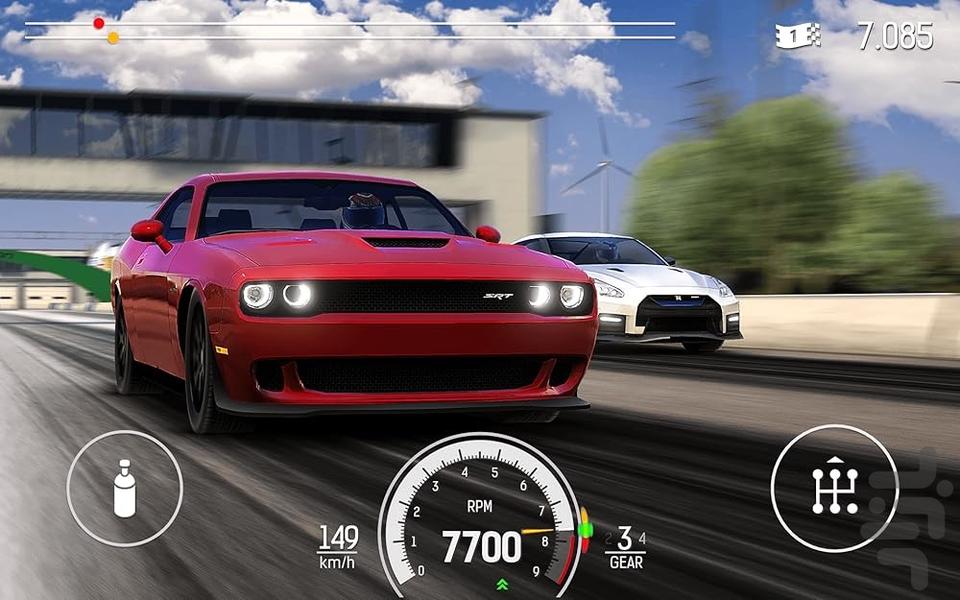
Task: Activate the nitrous bottle boost button
Action: 125,488
